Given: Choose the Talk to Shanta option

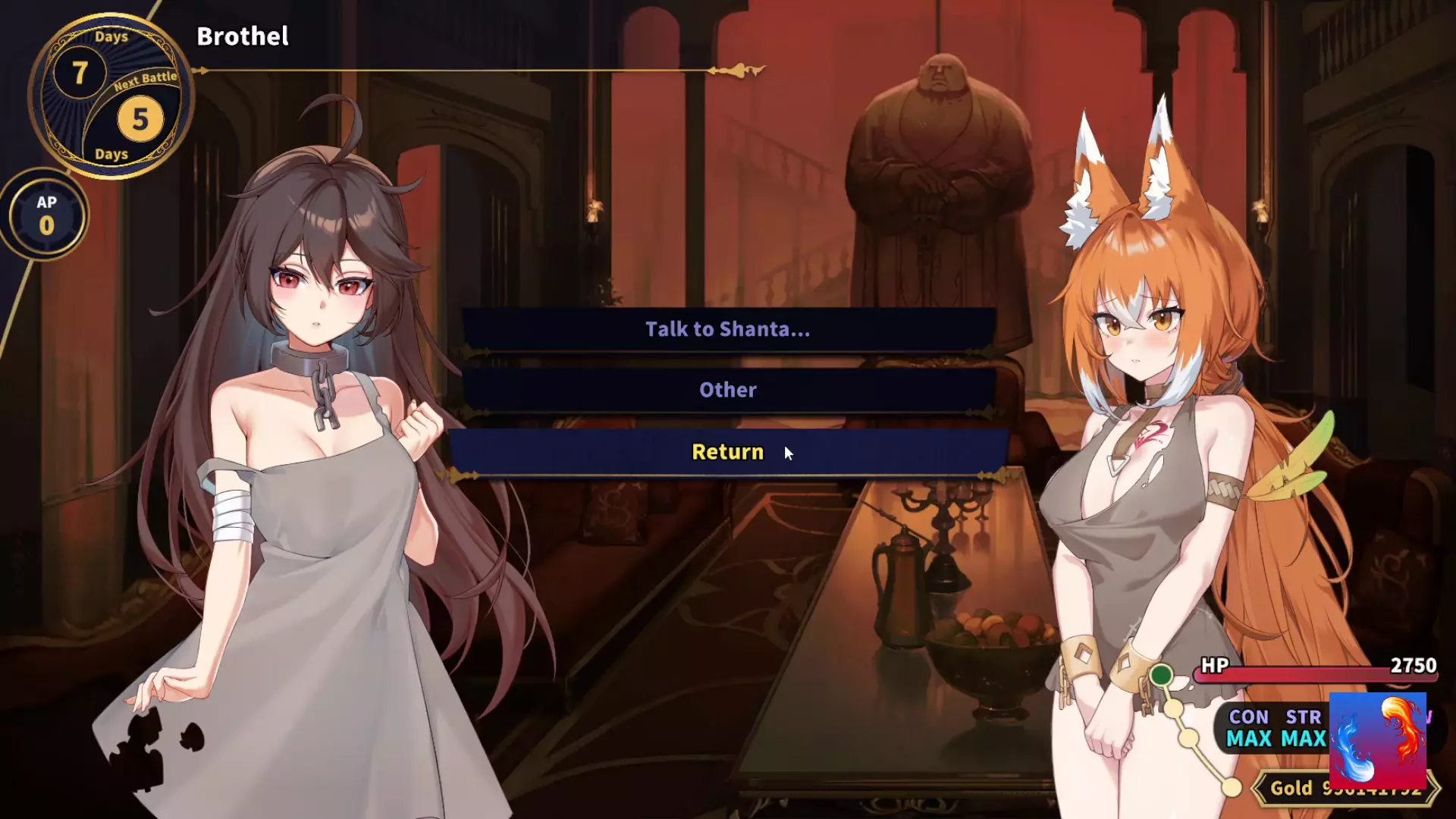Looking at the screenshot, I should pos(728,329).
